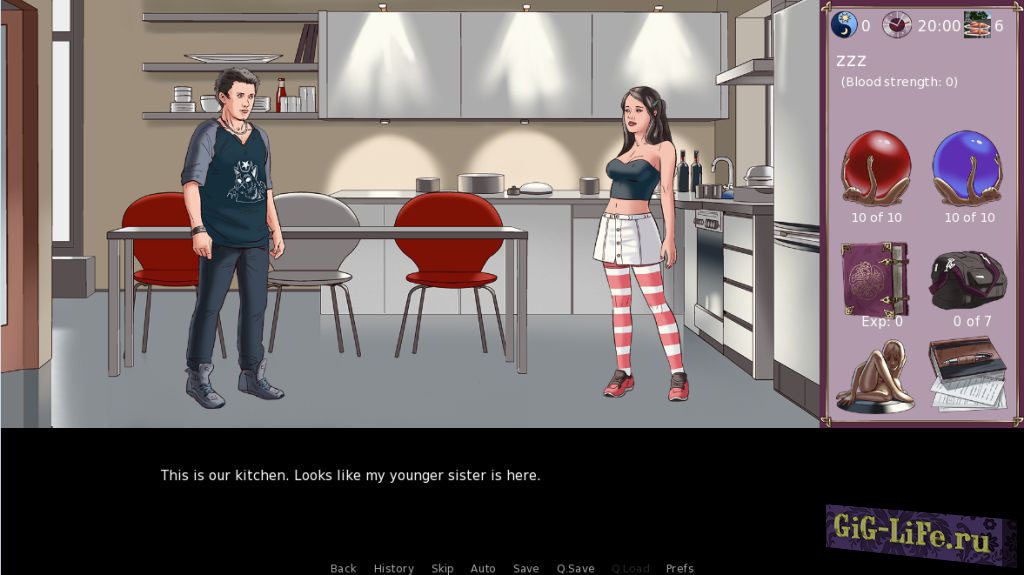Select the bronze figurine statue icon
1024x575 pixels.
[875, 377]
